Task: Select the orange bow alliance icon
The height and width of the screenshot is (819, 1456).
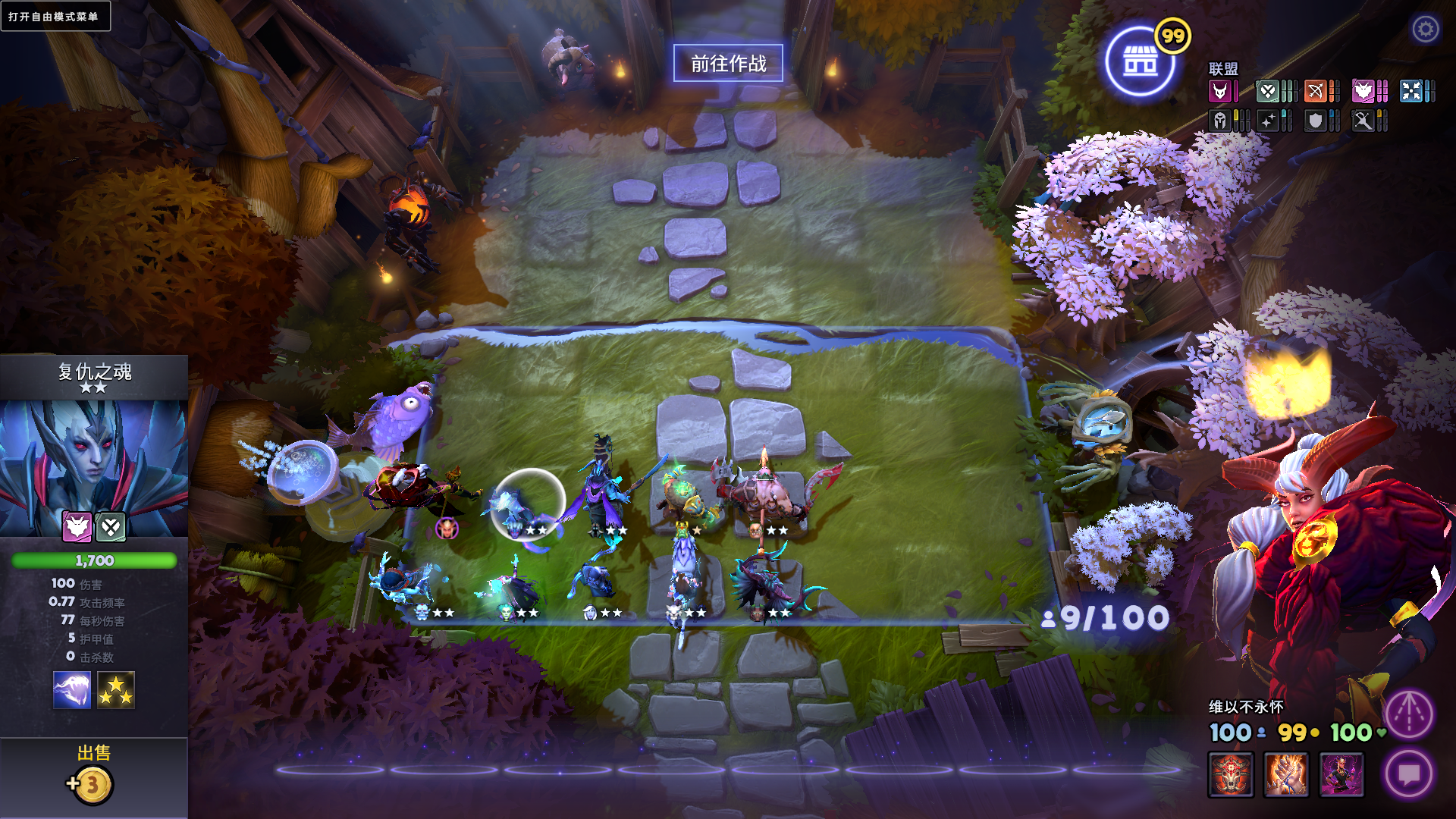Action: coord(1315,92)
